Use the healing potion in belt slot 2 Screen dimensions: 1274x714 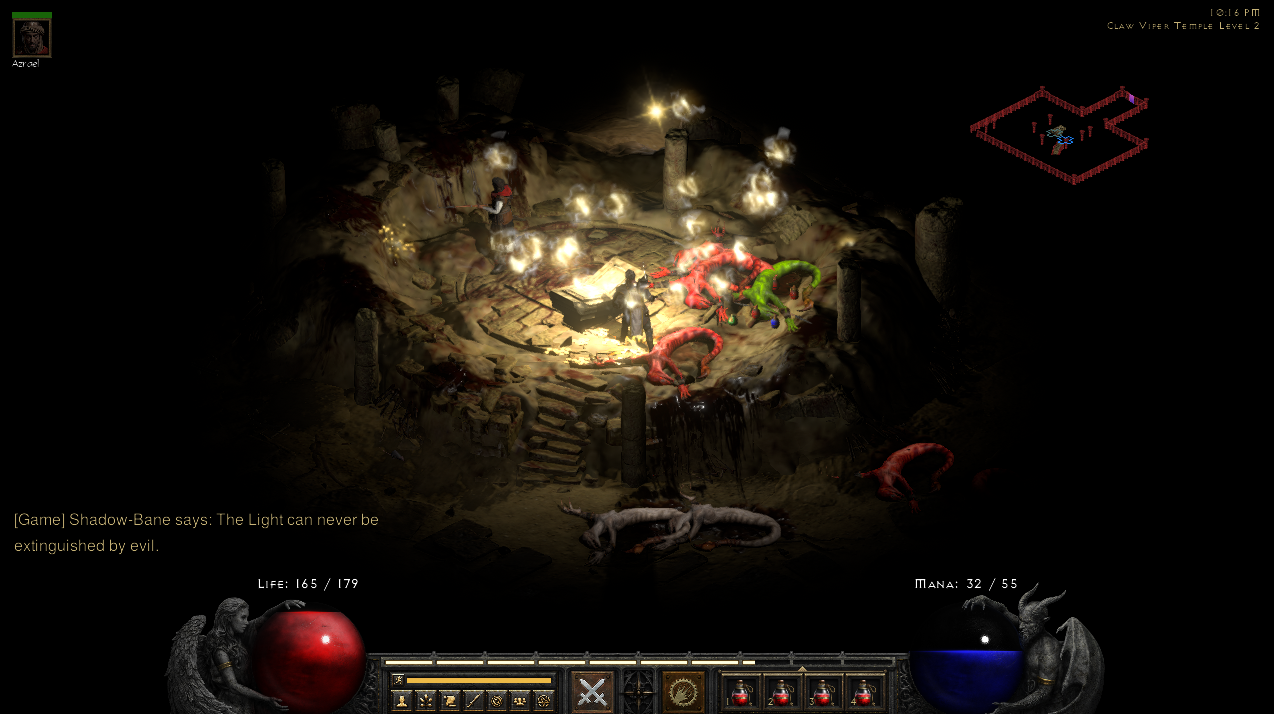tap(782, 692)
